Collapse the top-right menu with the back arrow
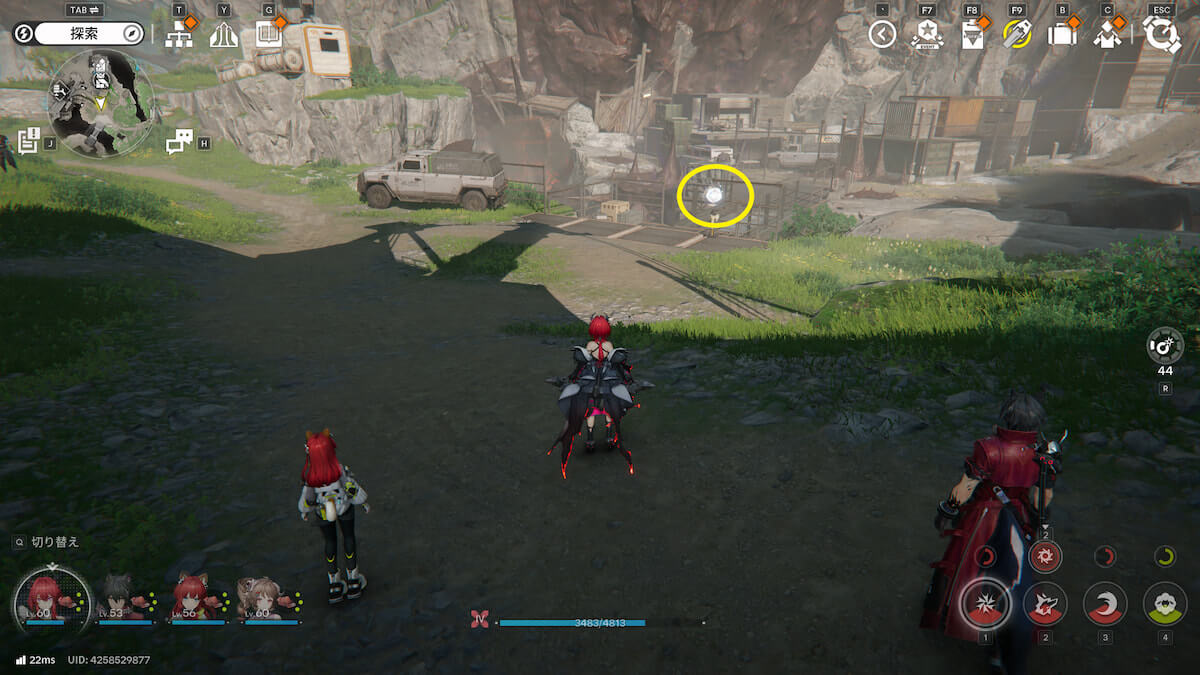Screen dimensions: 1200x675 881,35
